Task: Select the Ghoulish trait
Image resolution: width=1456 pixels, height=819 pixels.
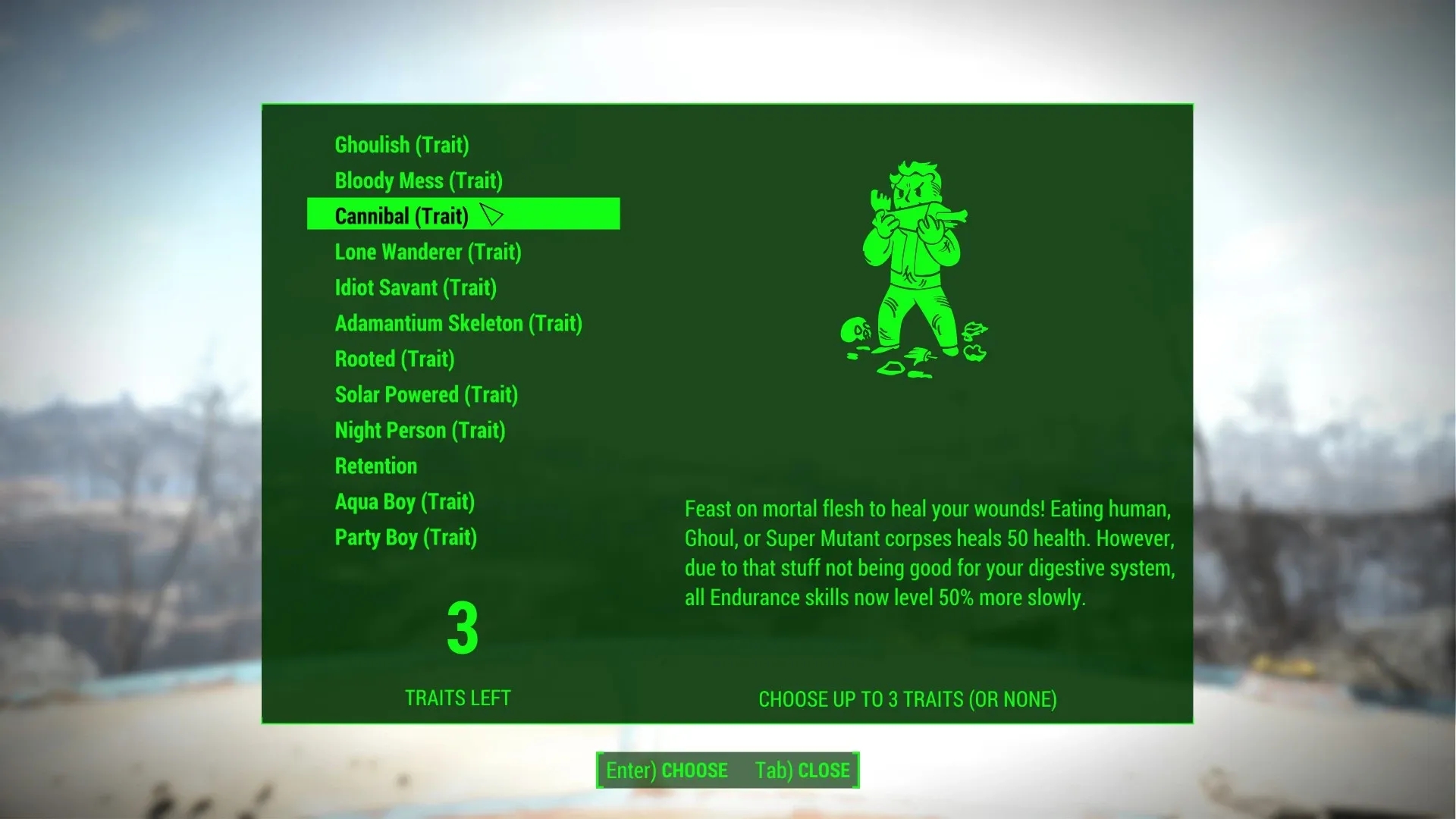Action: [x=402, y=145]
